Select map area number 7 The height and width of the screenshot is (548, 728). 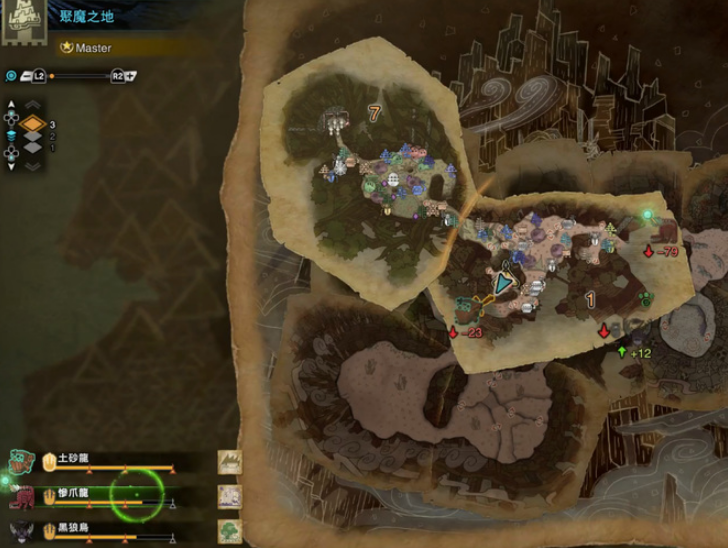point(374,113)
